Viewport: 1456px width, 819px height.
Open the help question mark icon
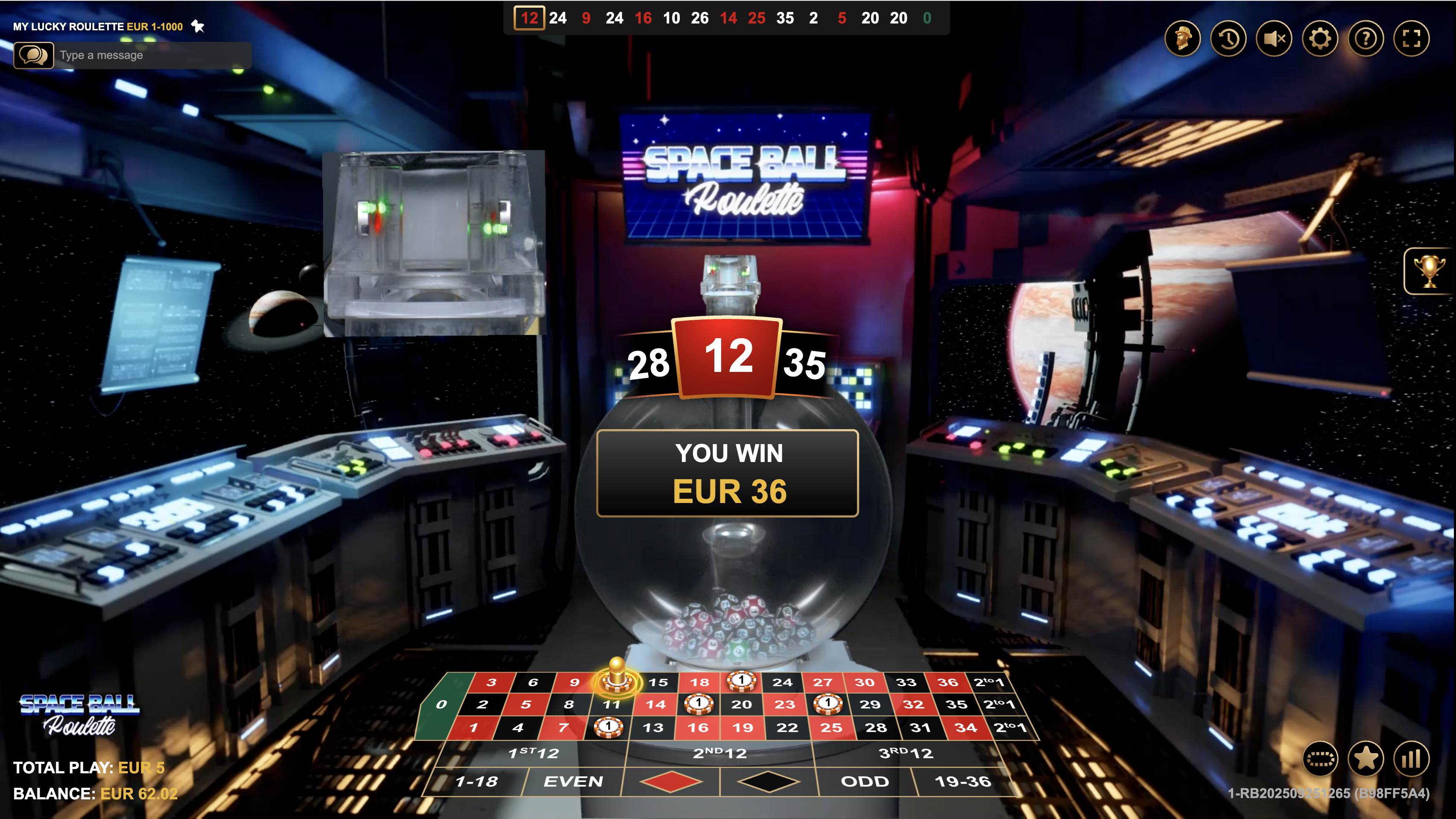[x=1365, y=38]
